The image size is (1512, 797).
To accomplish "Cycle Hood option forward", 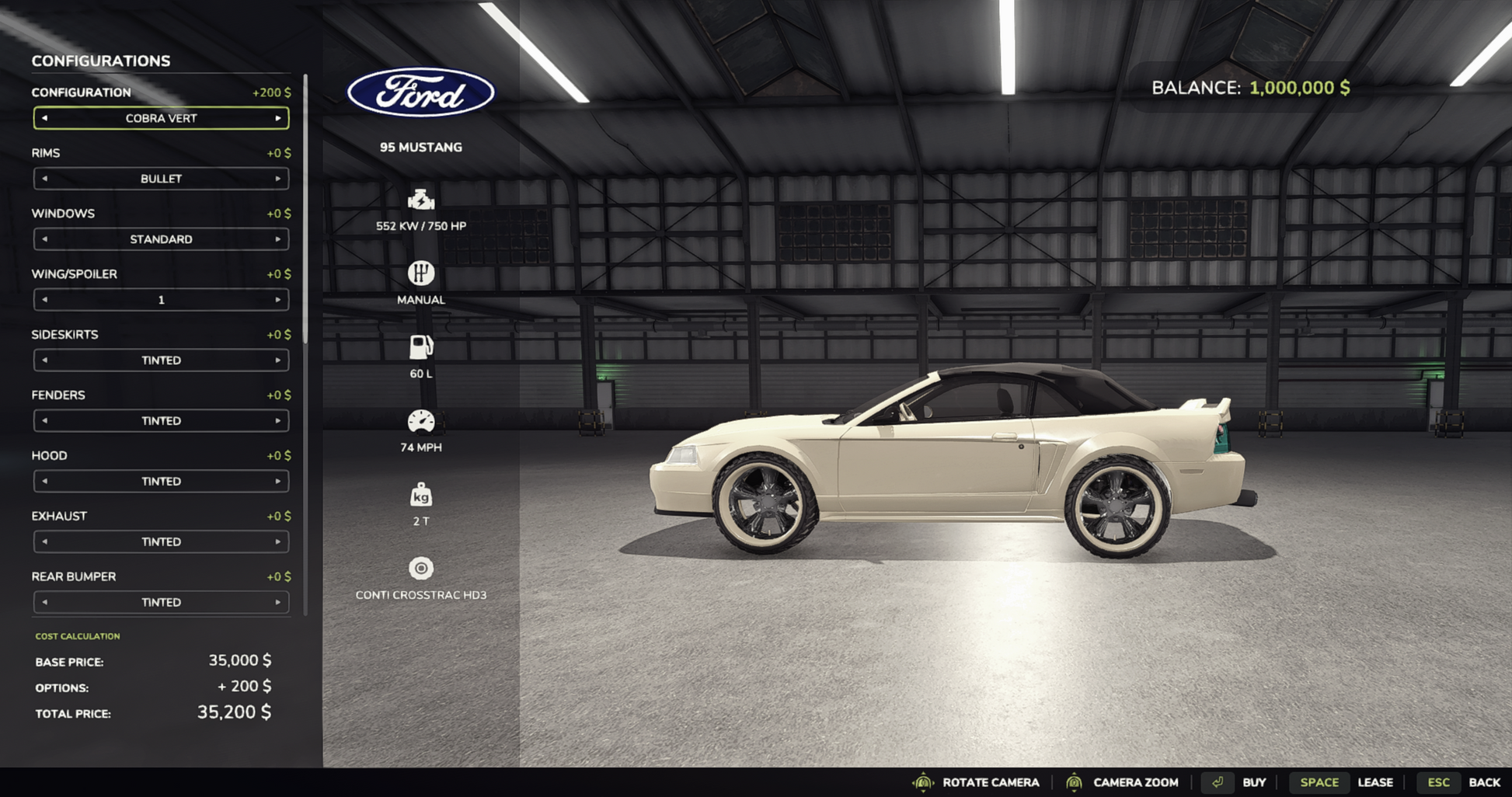I will click(x=277, y=482).
